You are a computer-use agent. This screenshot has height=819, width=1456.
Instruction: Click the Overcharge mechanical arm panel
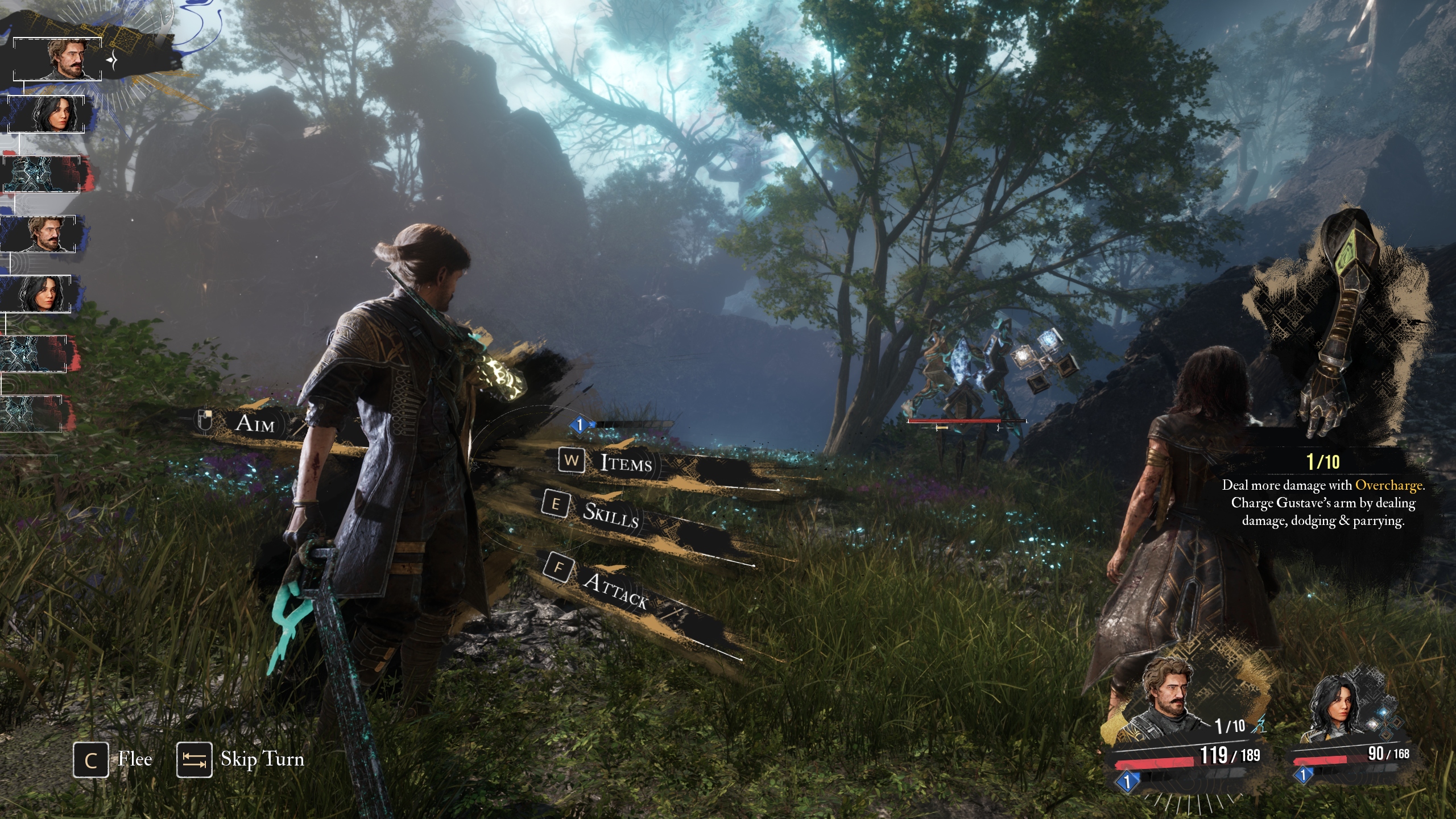tap(1337, 330)
